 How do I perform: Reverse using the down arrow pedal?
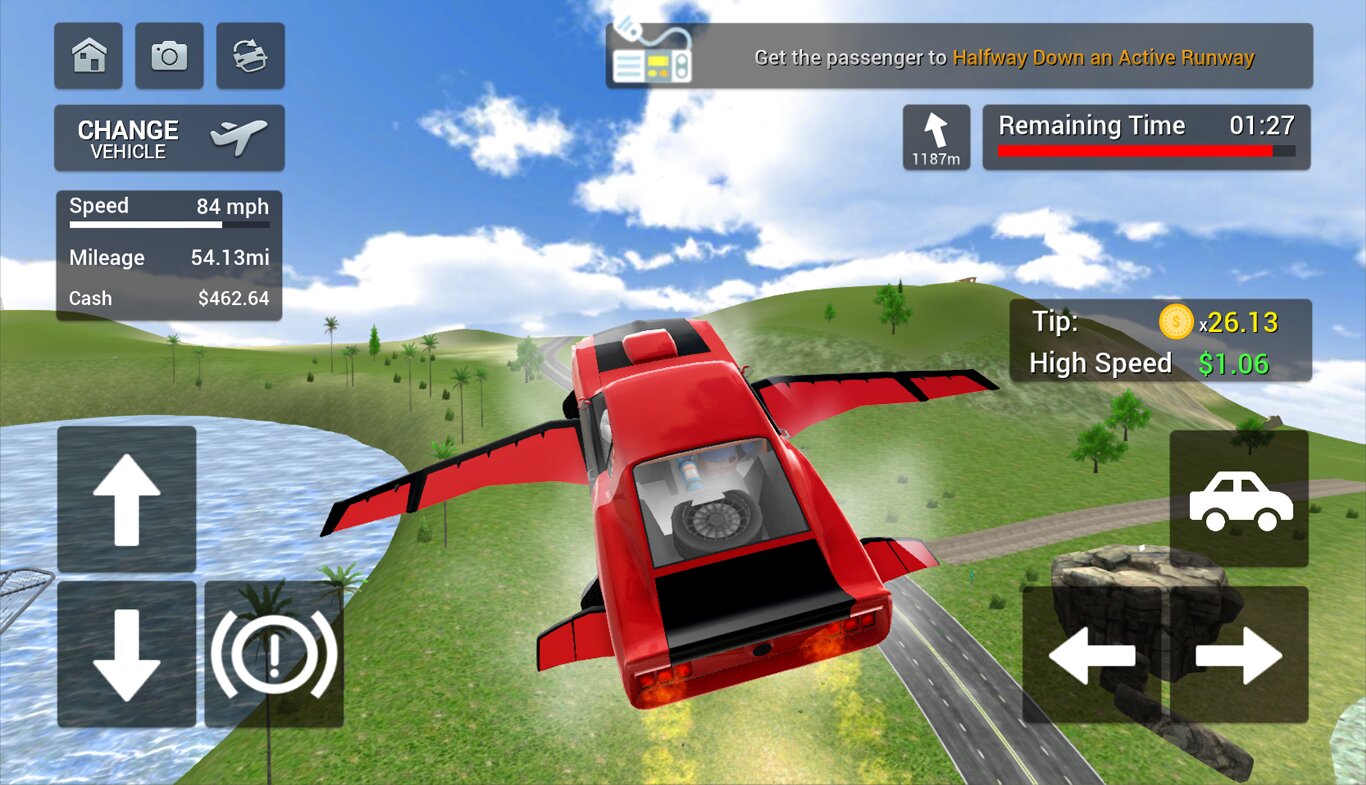click(x=126, y=654)
